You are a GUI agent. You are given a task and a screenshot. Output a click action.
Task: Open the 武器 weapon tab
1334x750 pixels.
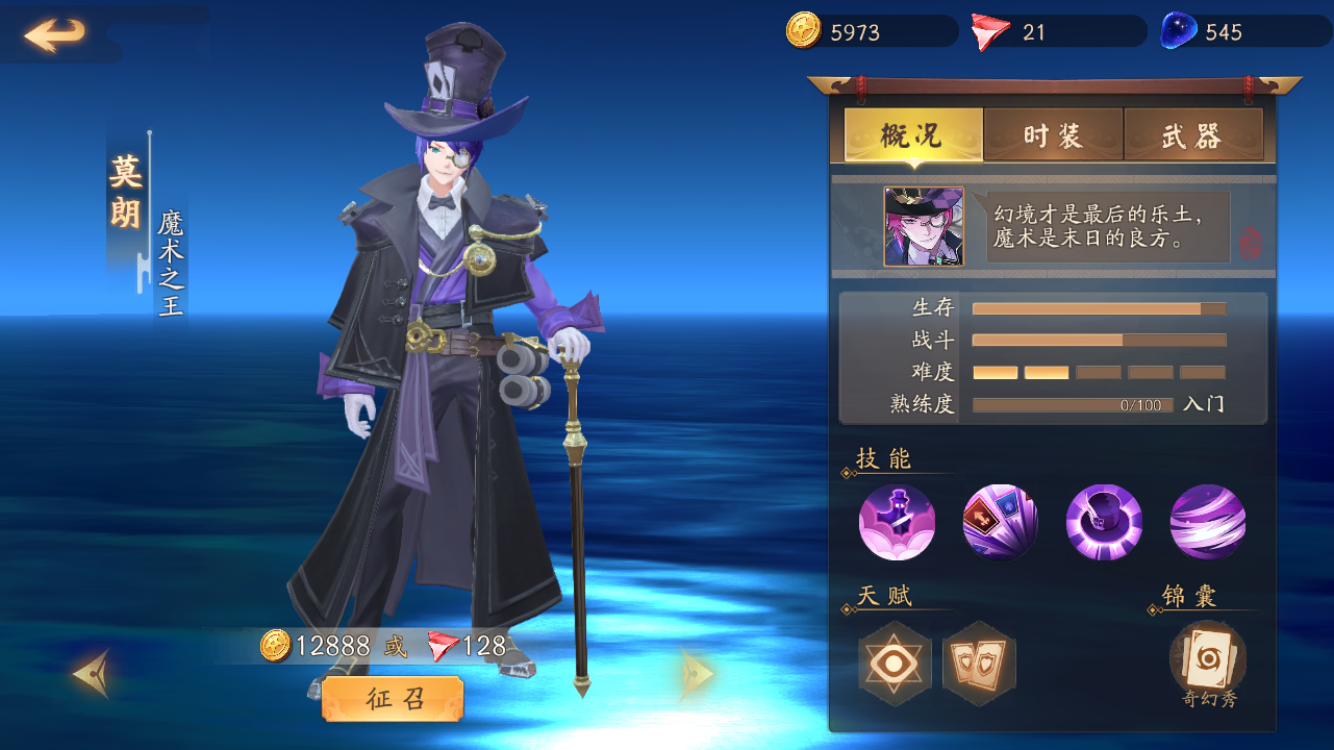(x=1192, y=135)
